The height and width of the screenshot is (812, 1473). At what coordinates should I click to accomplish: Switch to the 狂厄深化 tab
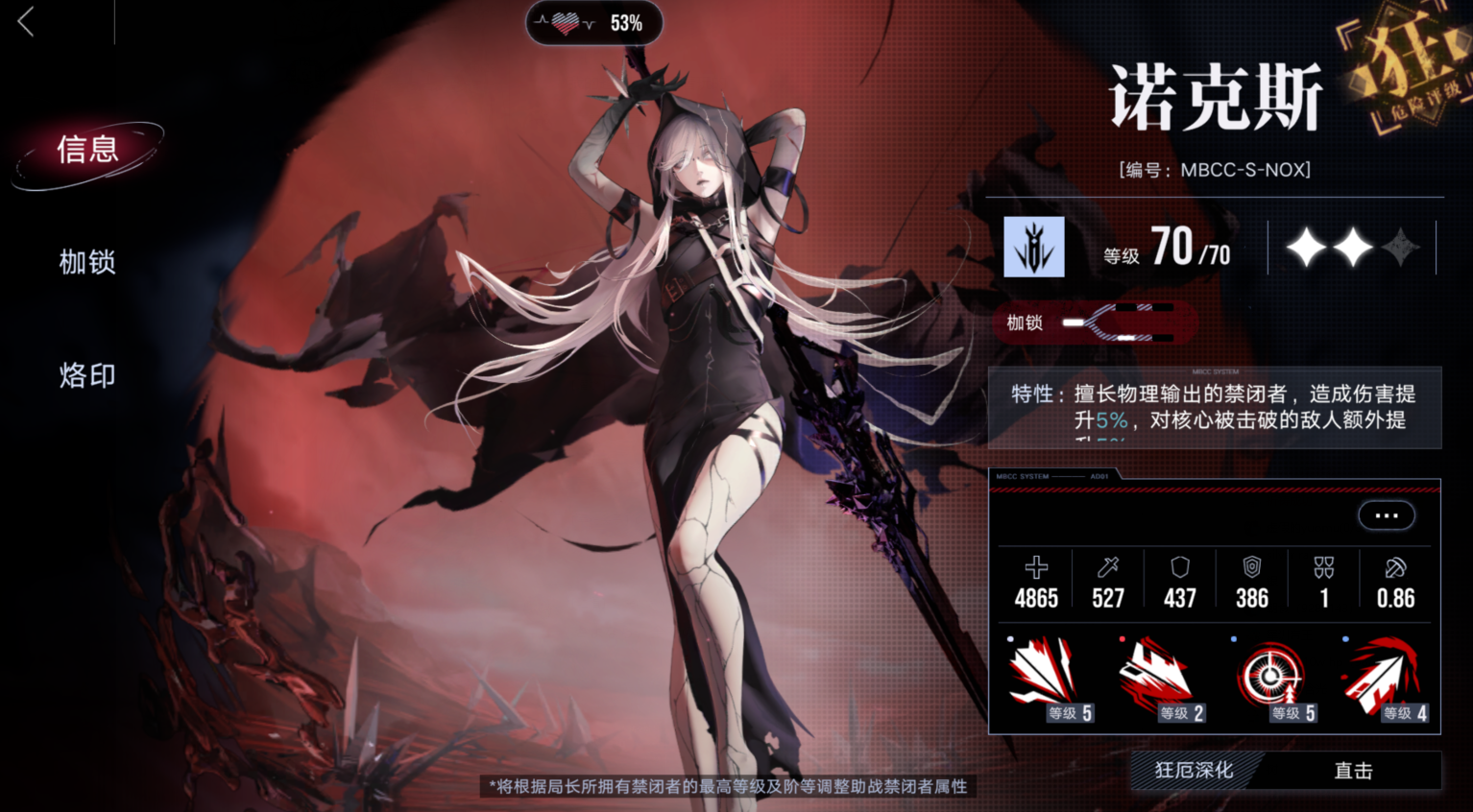click(1194, 771)
